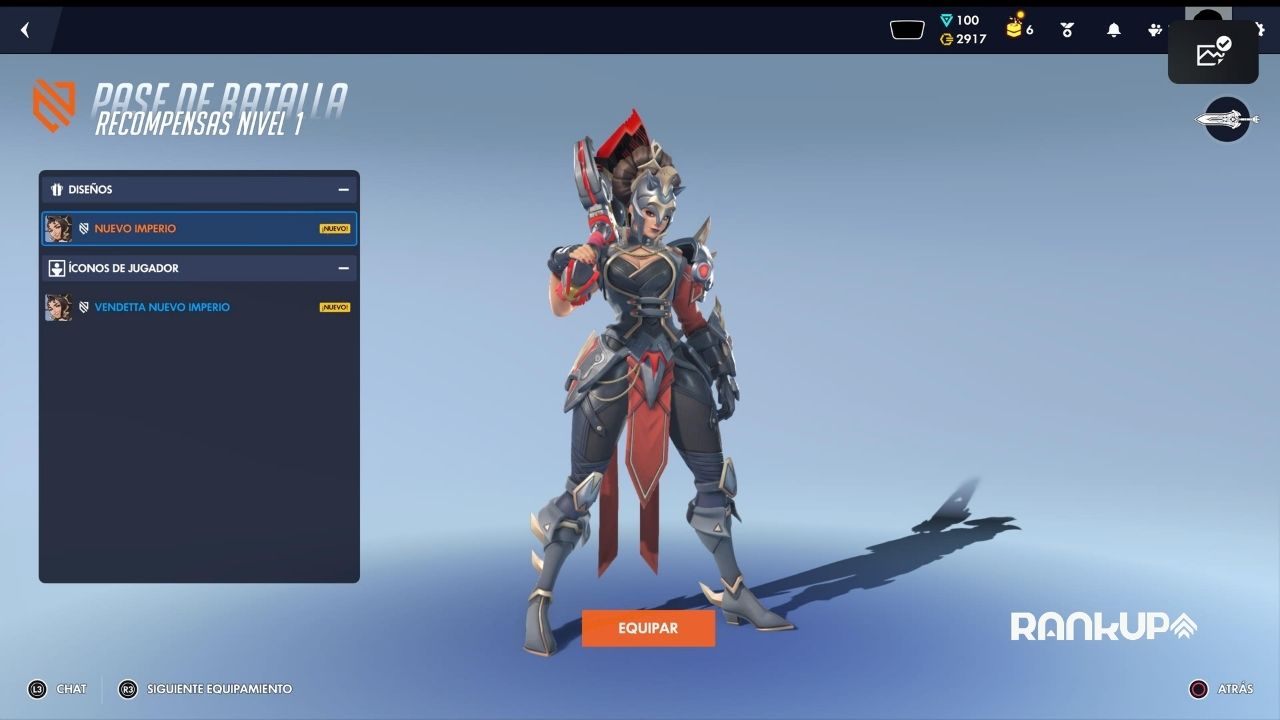Go back using the top-left arrow
1280x720 pixels.
click(x=25, y=30)
